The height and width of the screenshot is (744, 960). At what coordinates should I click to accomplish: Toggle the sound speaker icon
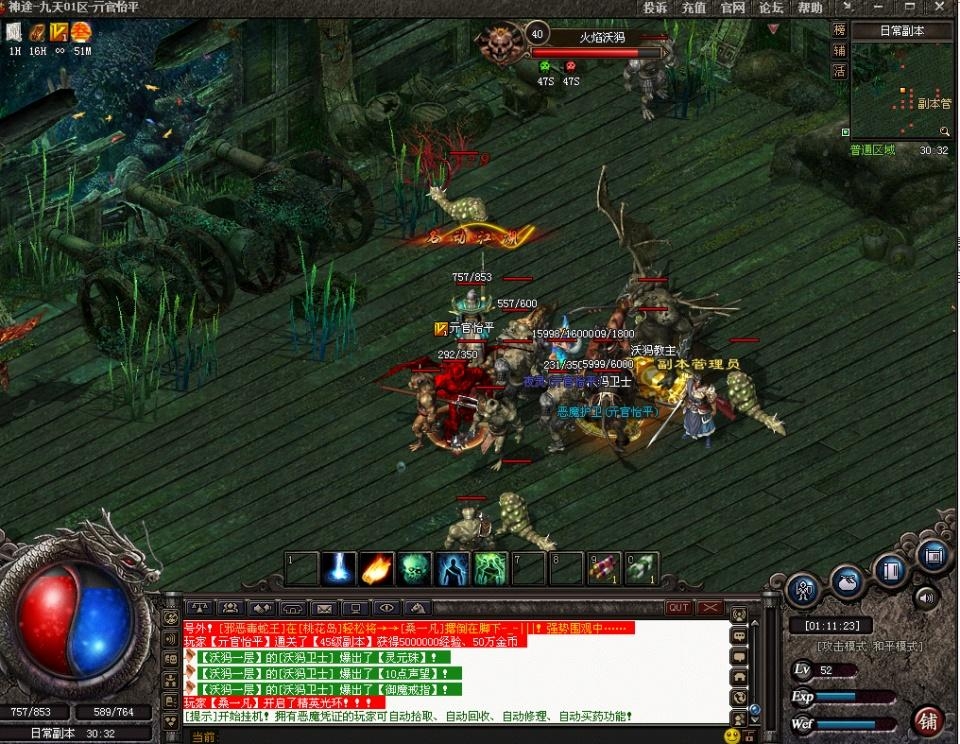point(926,598)
